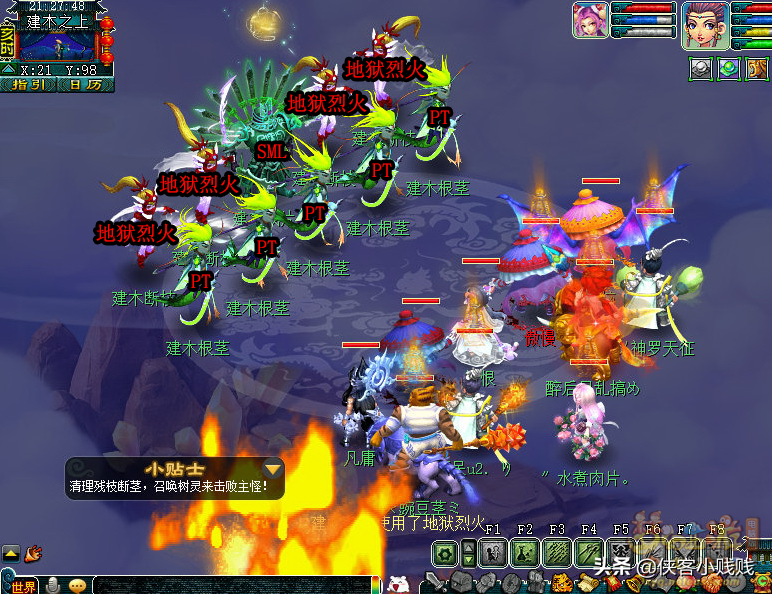This screenshot has width=772, height=594.
Task: Select the 世界 world chat channel
Action: click(x=22, y=586)
